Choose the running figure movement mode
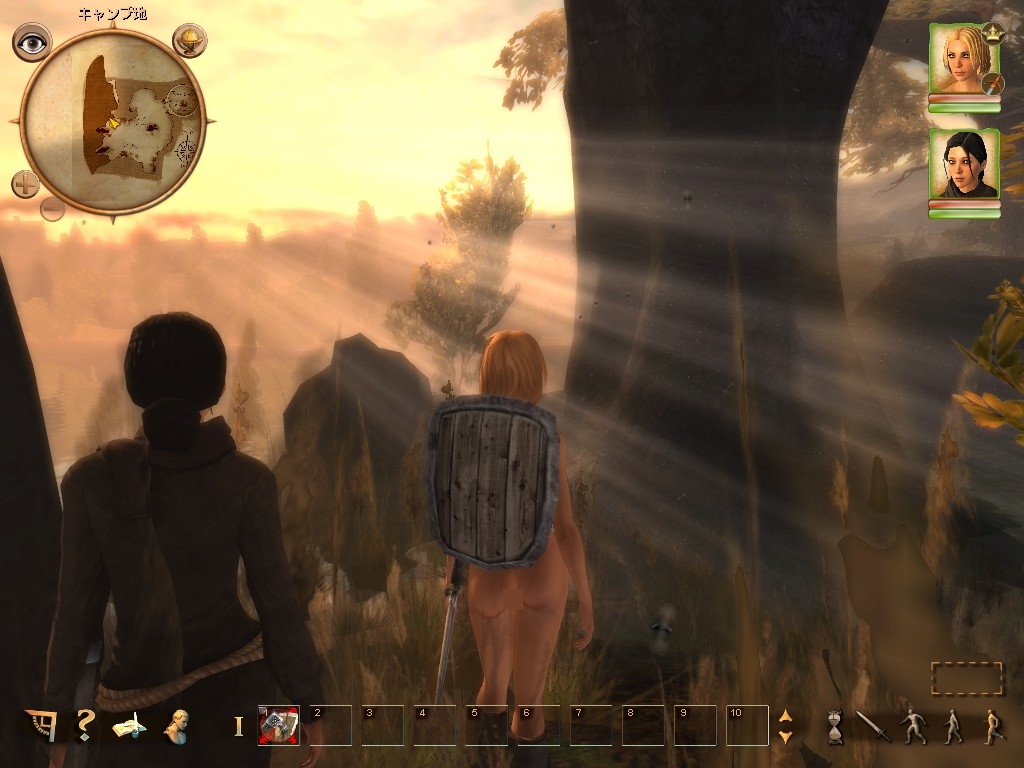 [992, 726]
